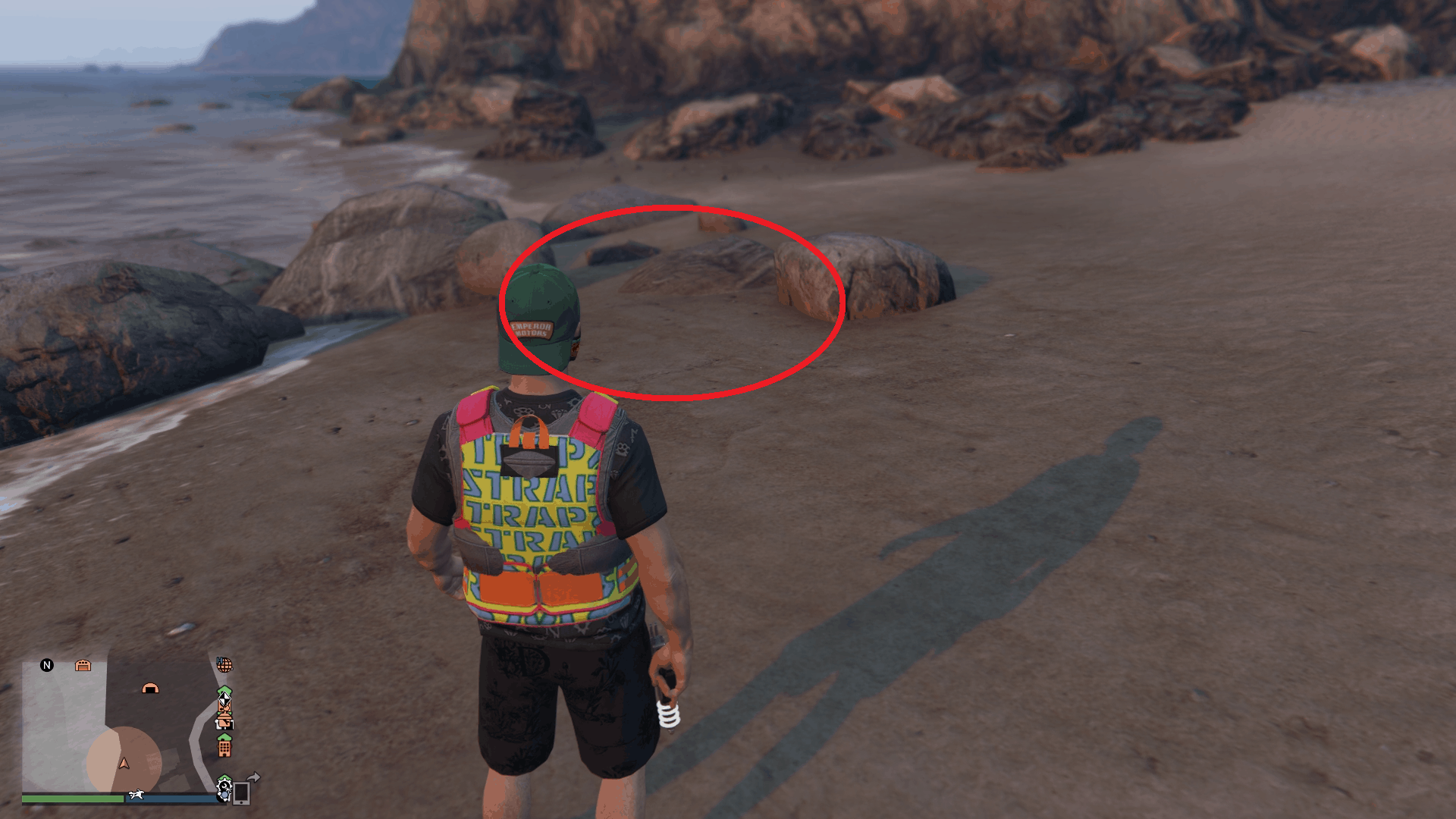The height and width of the screenshot is (819, 1456).
Task: Click the Emperor Motors patch on the green cap
Action: 532,329
